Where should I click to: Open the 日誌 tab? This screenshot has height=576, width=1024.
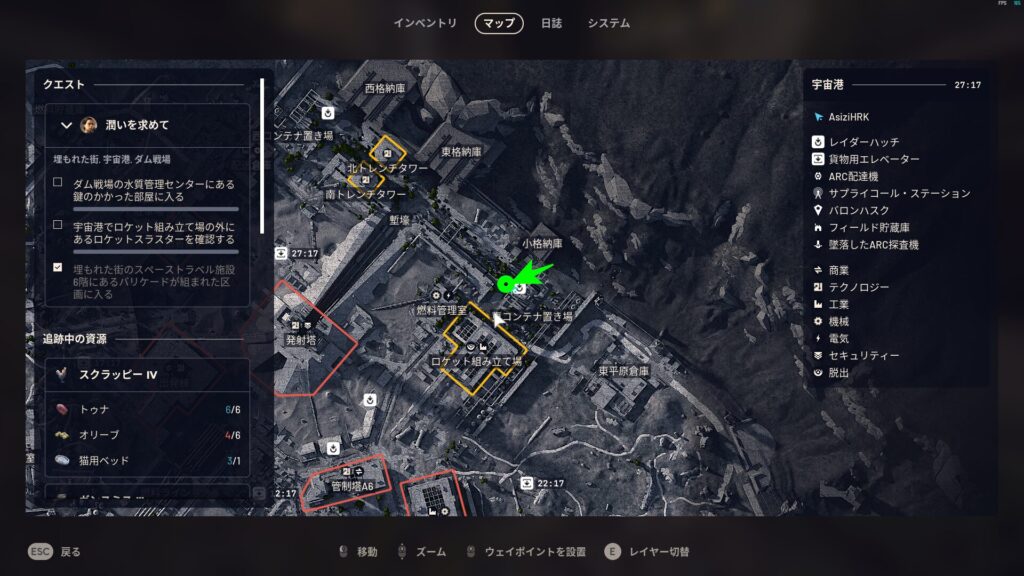pos(551,23)
